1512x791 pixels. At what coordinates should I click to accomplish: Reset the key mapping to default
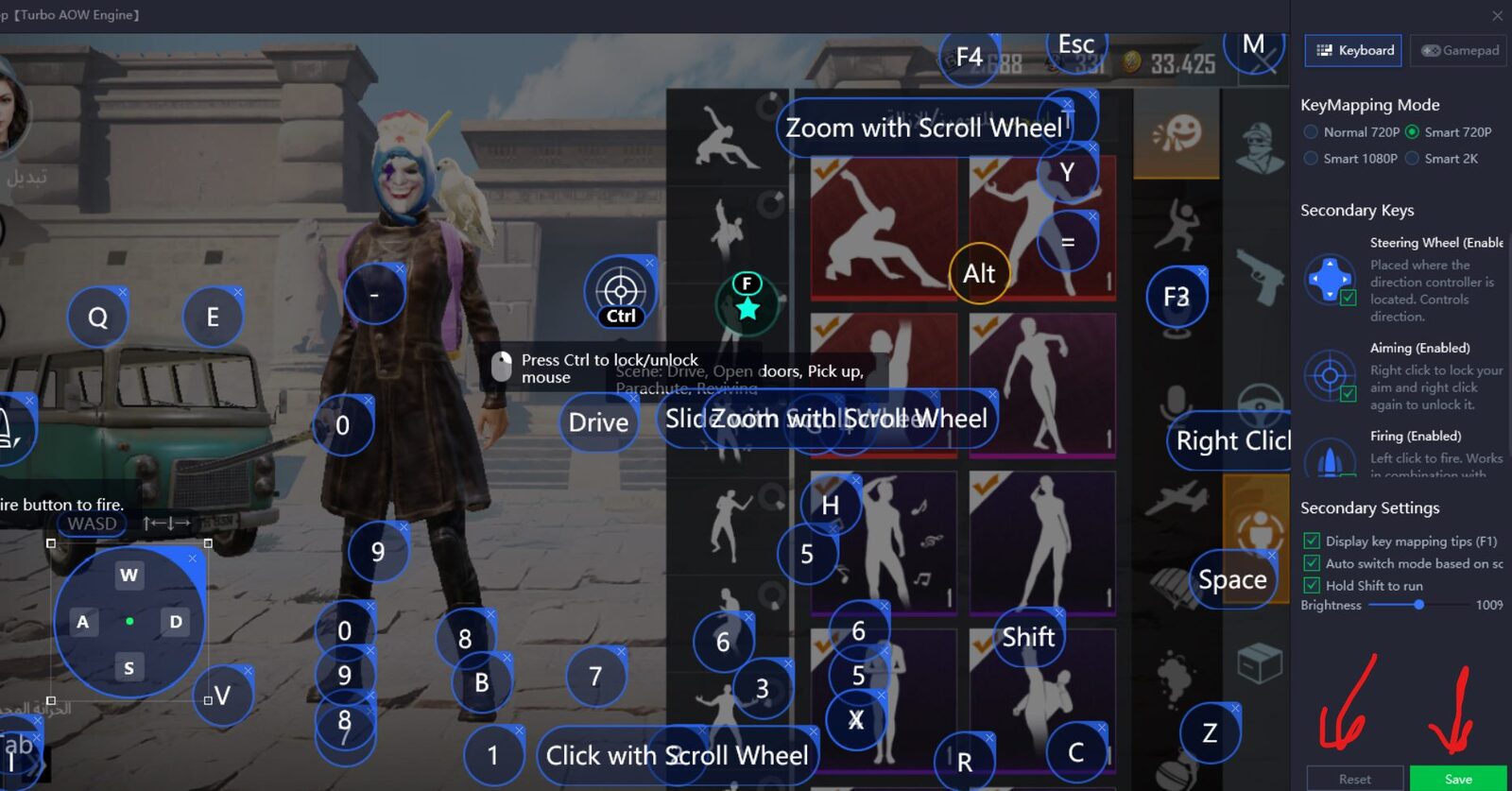[x=1354, y=779]
